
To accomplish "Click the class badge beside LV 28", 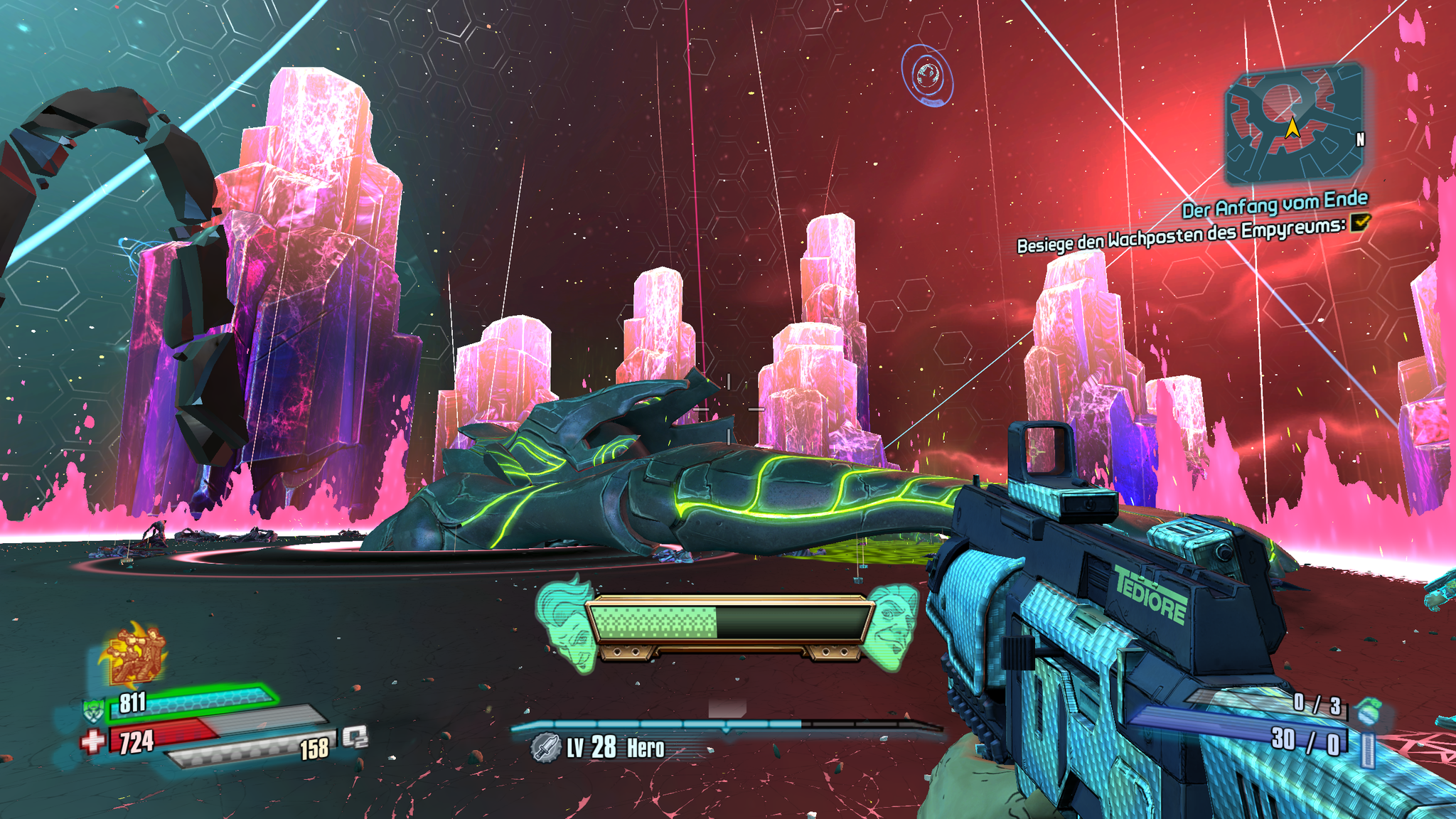I will (x=546, y=748).
